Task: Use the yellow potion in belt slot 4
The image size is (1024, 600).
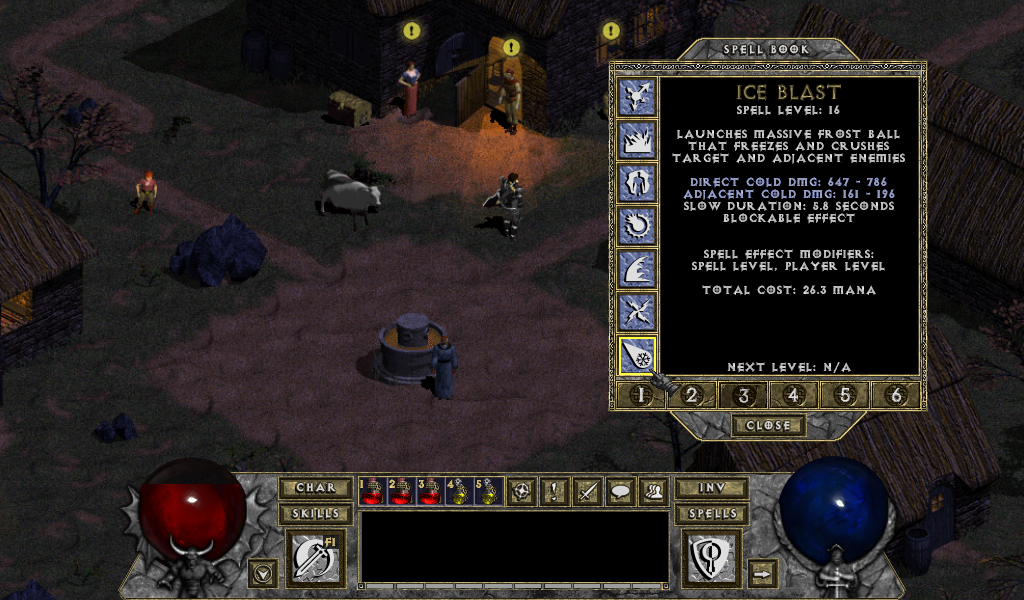Action: click(x=459, y=491)
